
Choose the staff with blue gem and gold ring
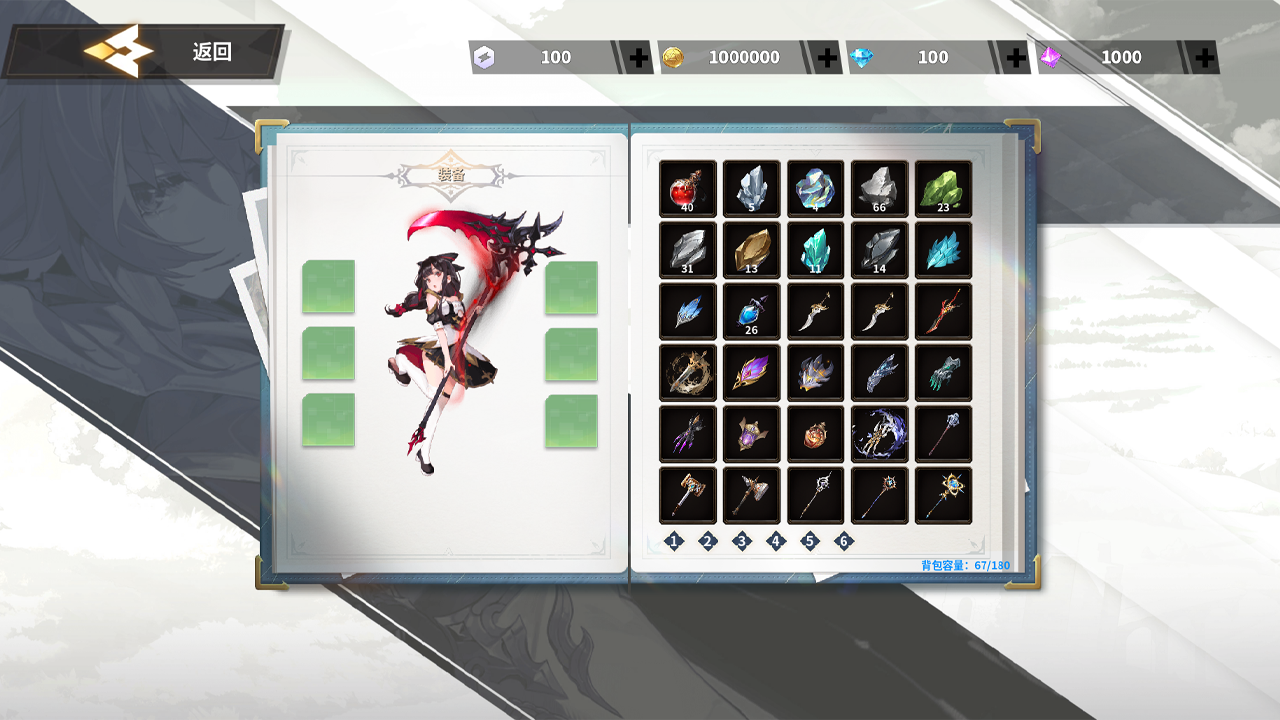tap(943, 495)
